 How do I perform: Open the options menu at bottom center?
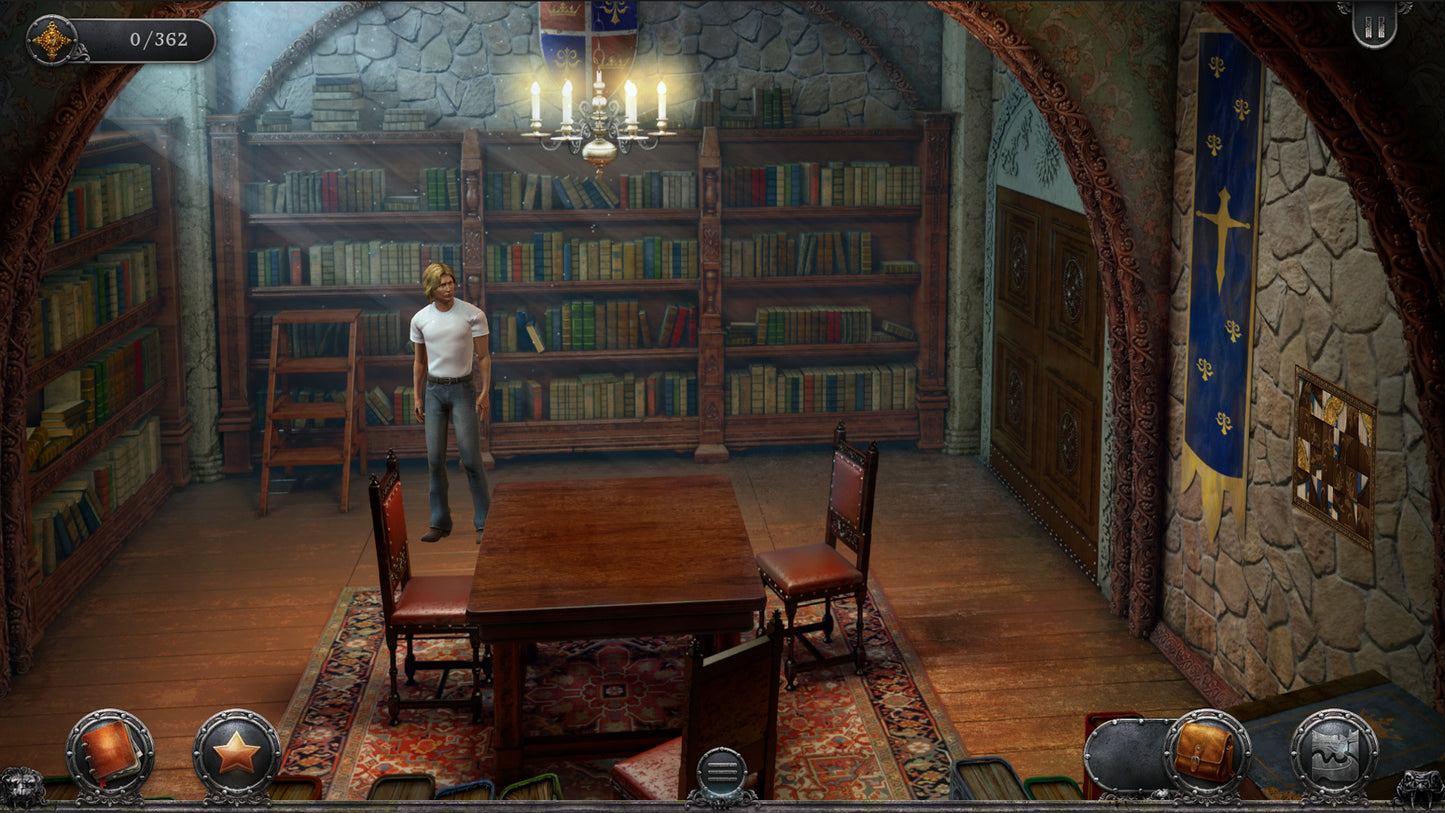point(723,770)
